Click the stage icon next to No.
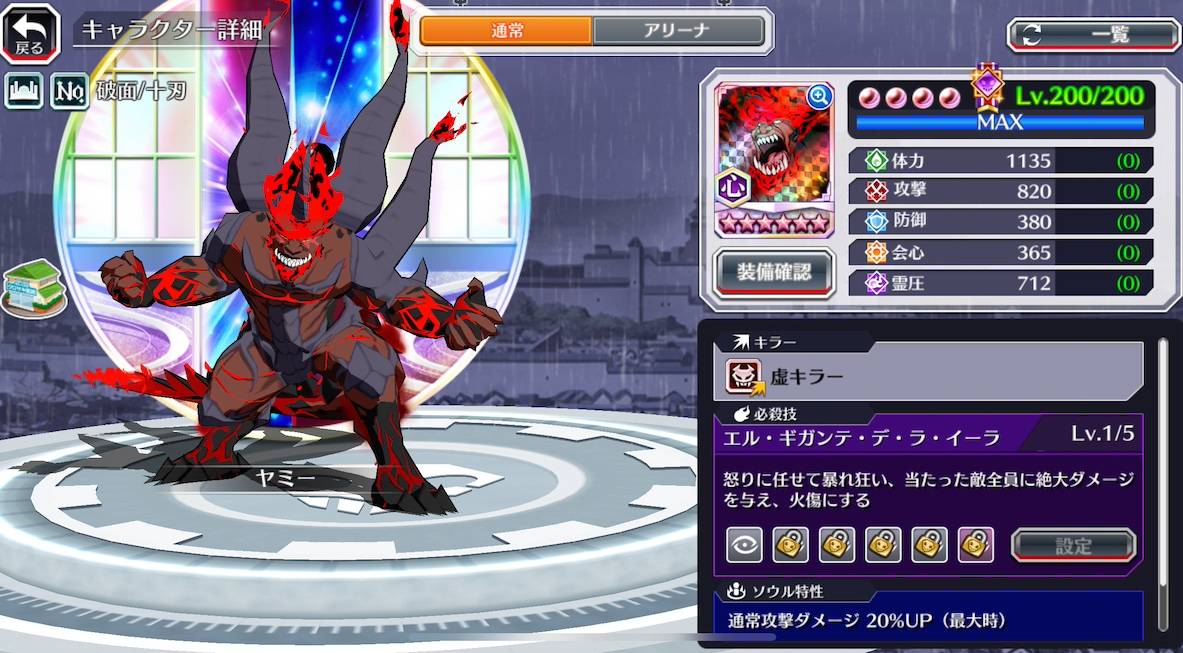This screenshot has height=653, width=1183. point(24,92)
